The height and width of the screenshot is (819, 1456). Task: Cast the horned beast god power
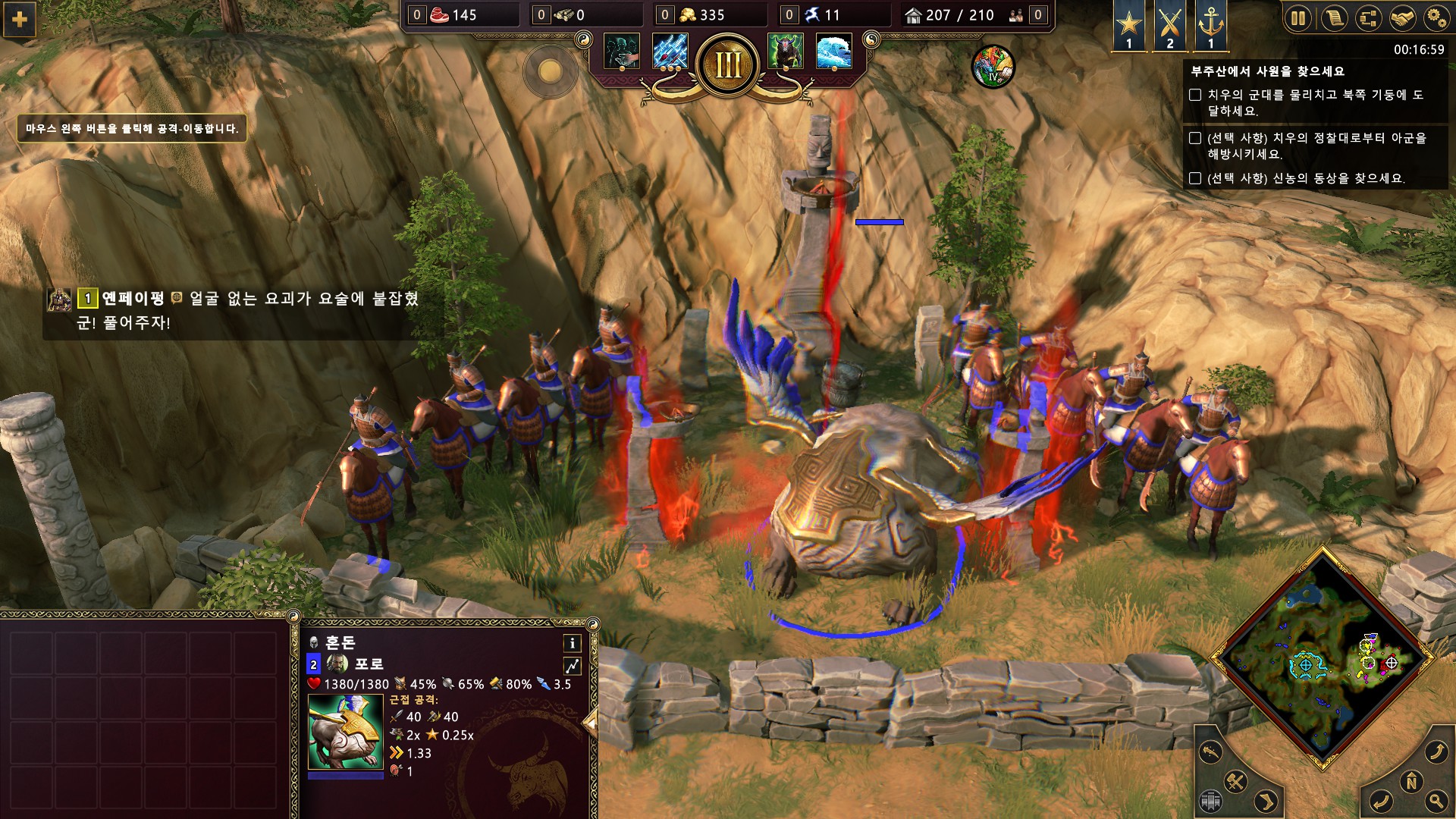[x=786, y=52]
